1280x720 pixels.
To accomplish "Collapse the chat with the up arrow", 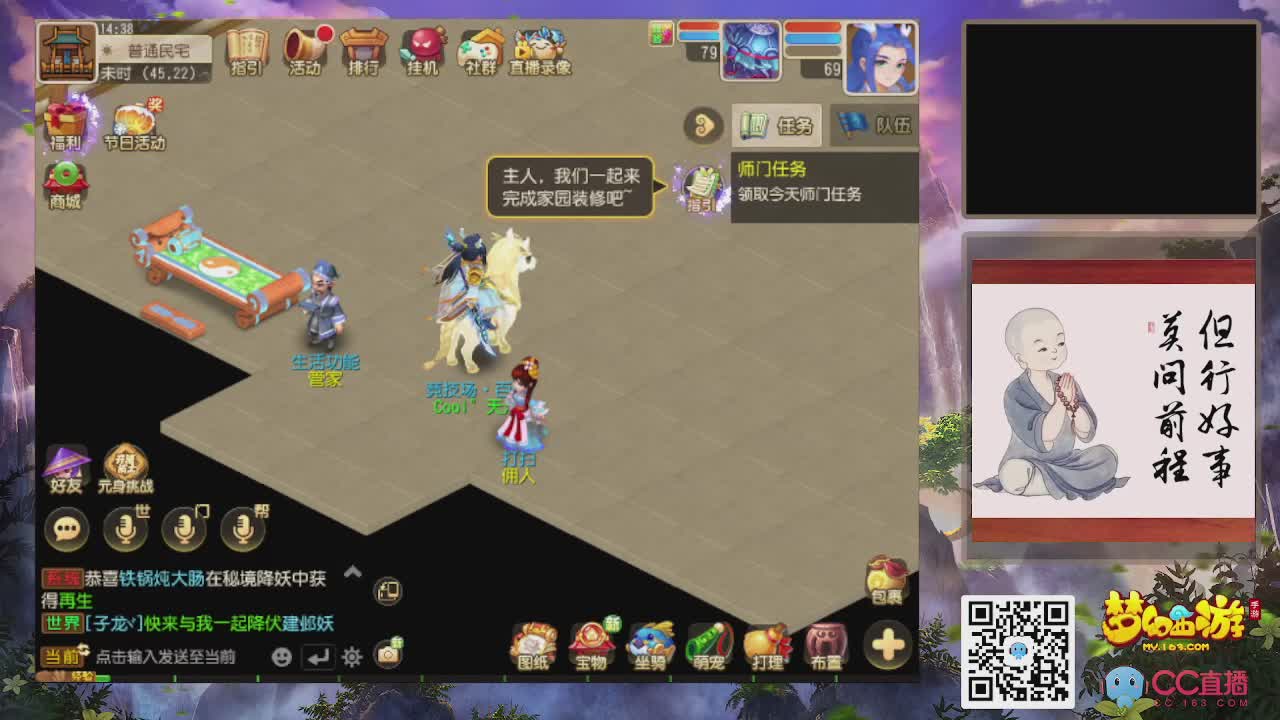I will click(352, 572).
